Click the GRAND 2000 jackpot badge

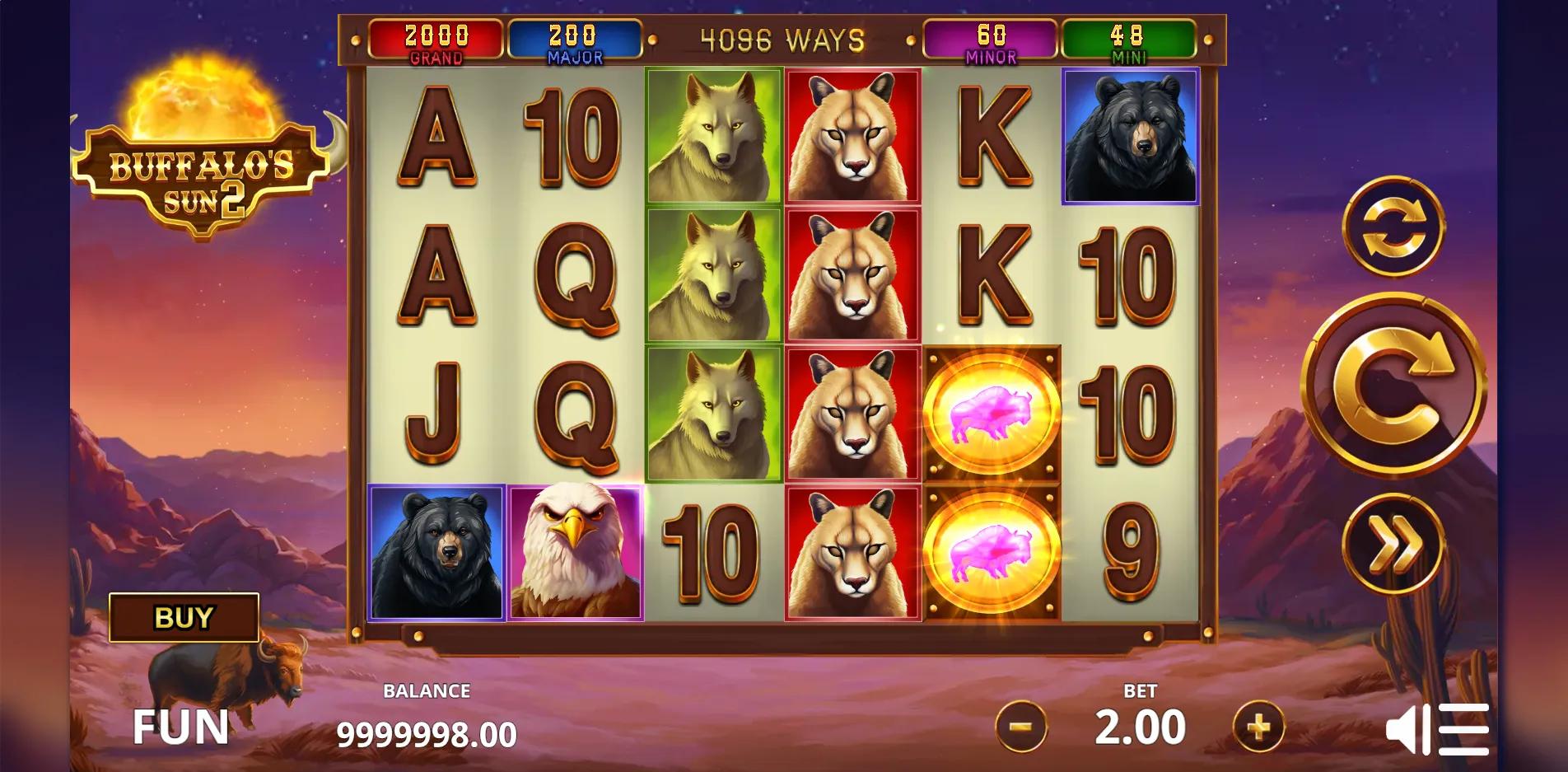pyautogui.click(x=437, y=37)
